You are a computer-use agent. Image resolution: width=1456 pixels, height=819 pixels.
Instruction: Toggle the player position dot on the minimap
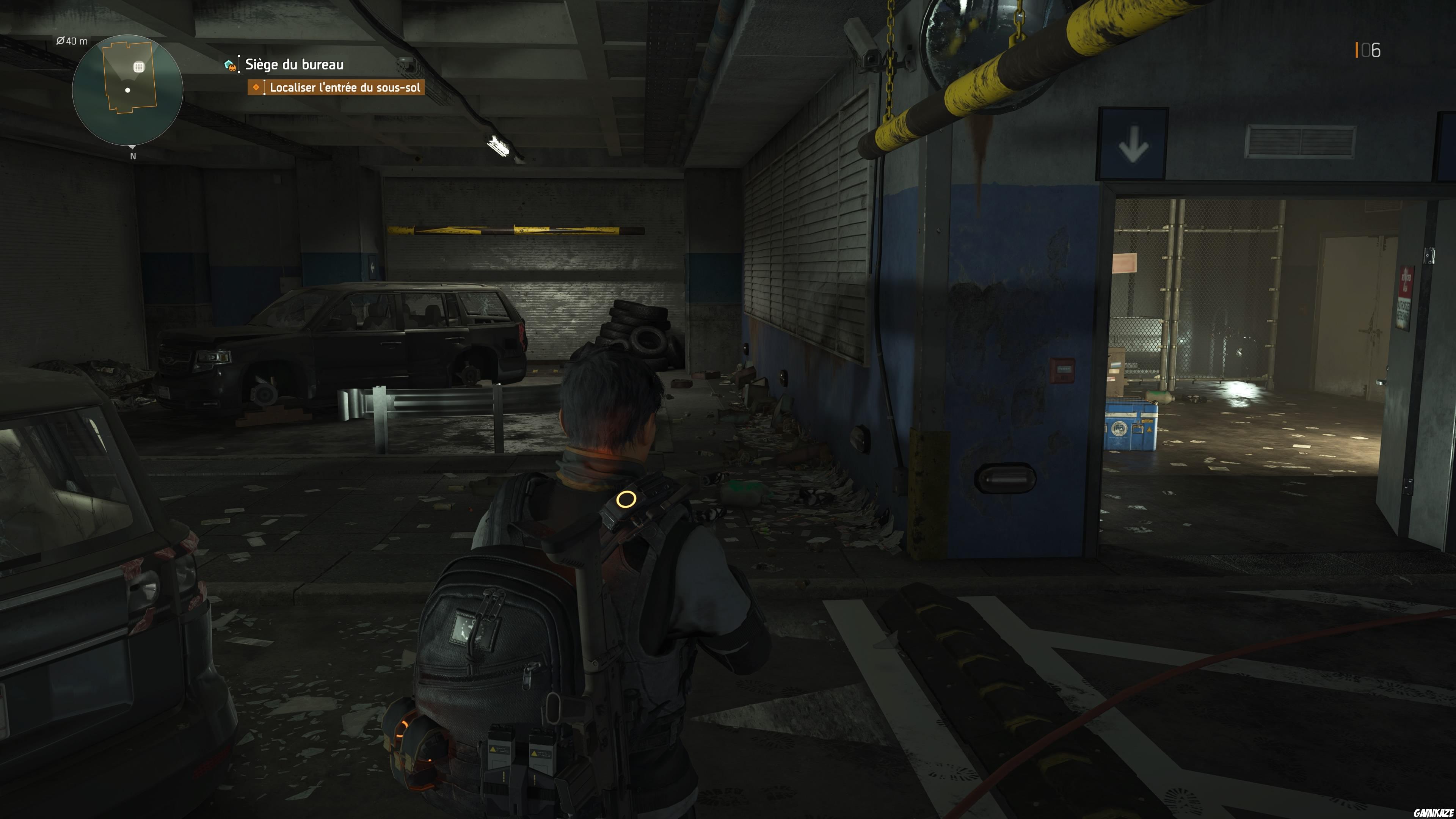click(127, 91)
